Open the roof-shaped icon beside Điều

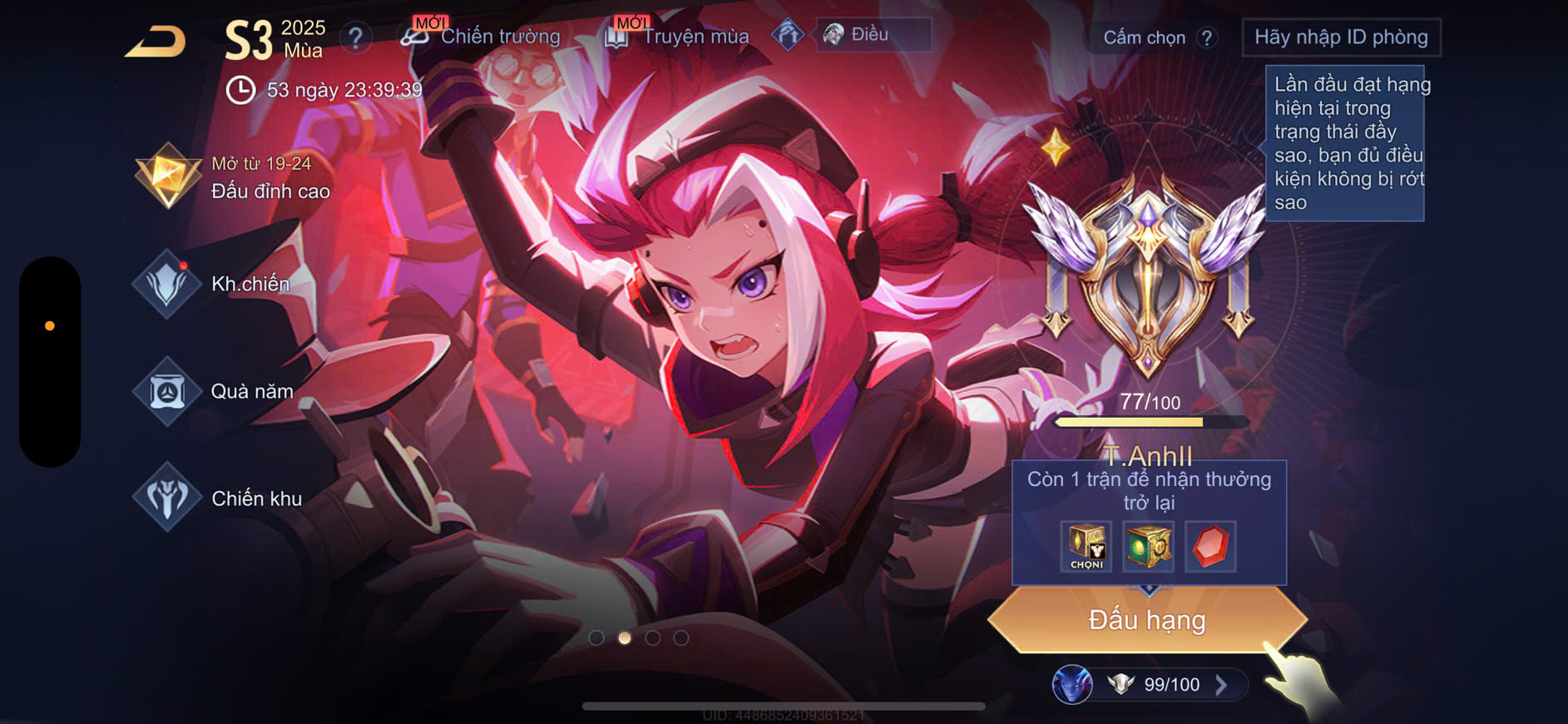coord(787,35)
